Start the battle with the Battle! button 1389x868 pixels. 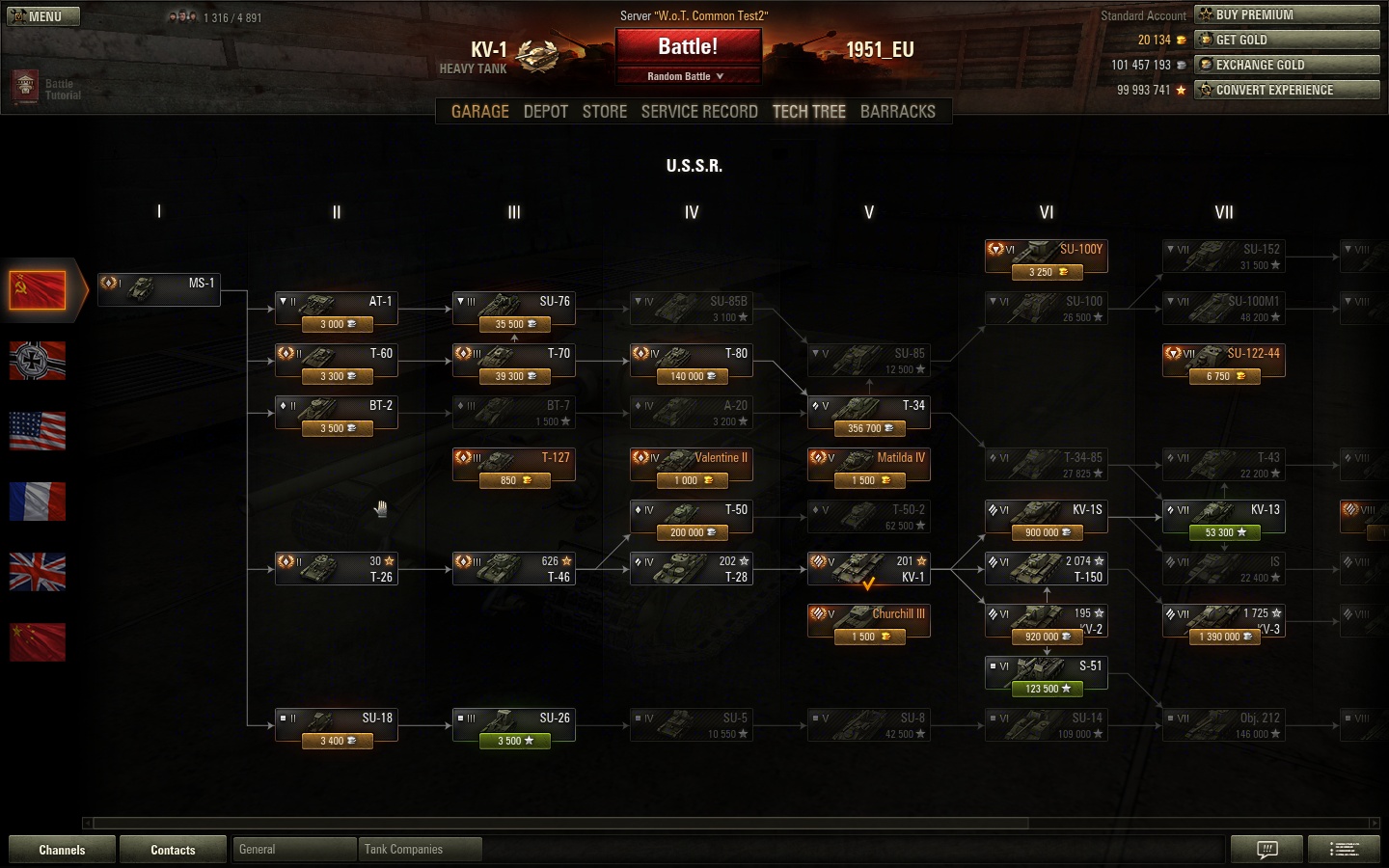pyautogui.click(x=688, y=47)
